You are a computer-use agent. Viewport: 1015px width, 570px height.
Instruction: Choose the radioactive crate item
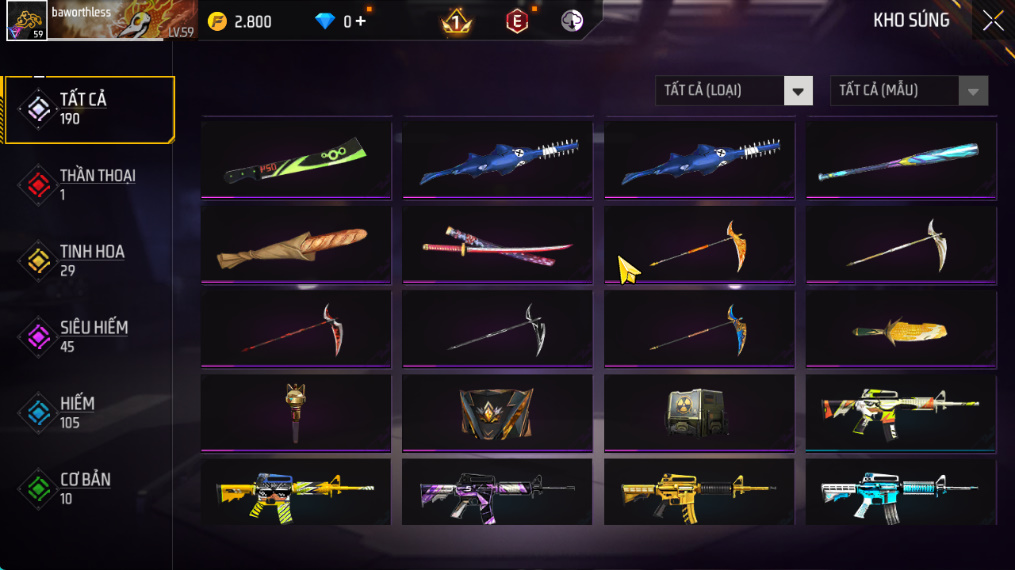699,413
